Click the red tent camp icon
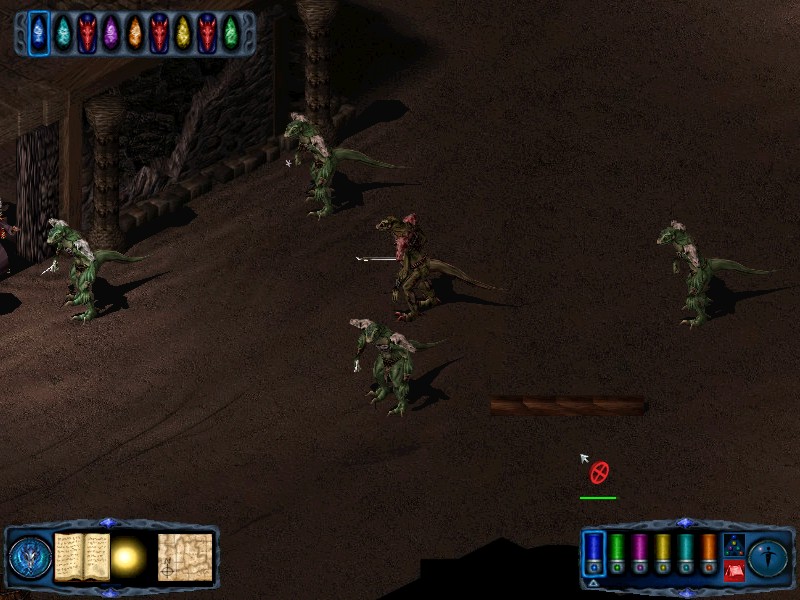The width and height of the screenshot is (800, 600). (x=734, y=571)
